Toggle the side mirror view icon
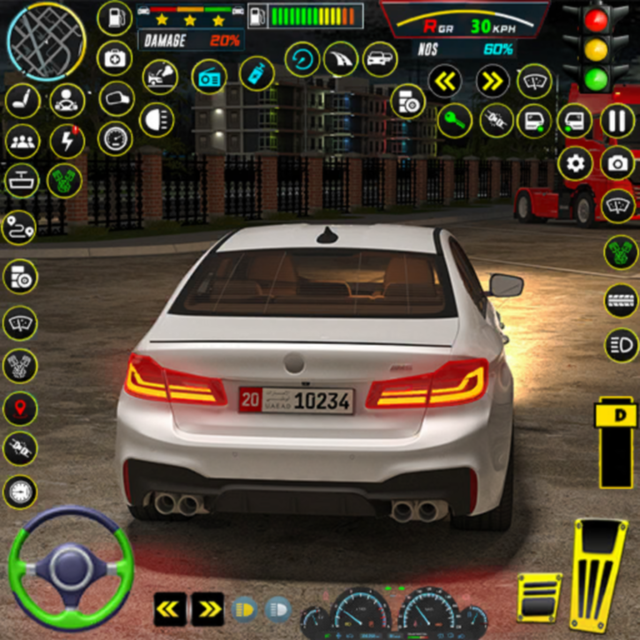Image resolution: width=640 pixels, height=640 pixels. 116,98
